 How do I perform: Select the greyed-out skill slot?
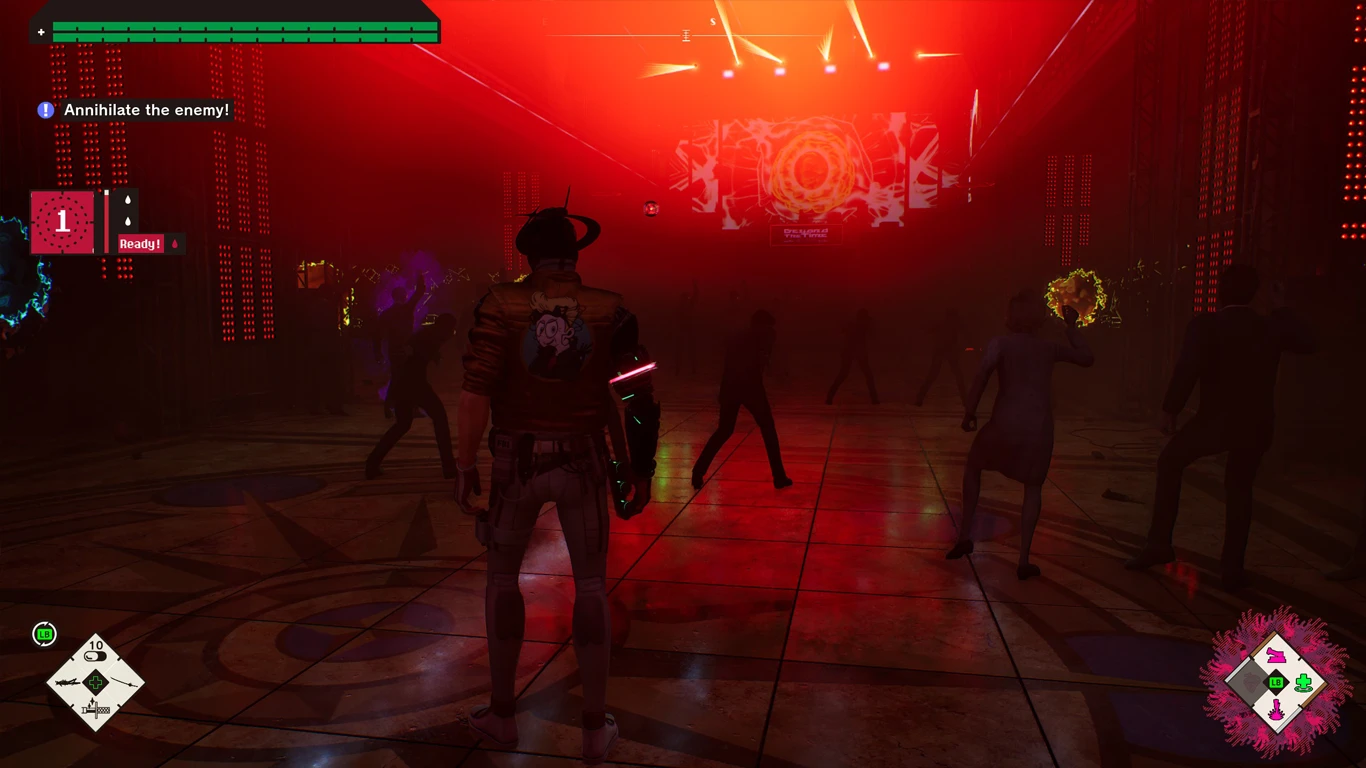point(1248,684)
